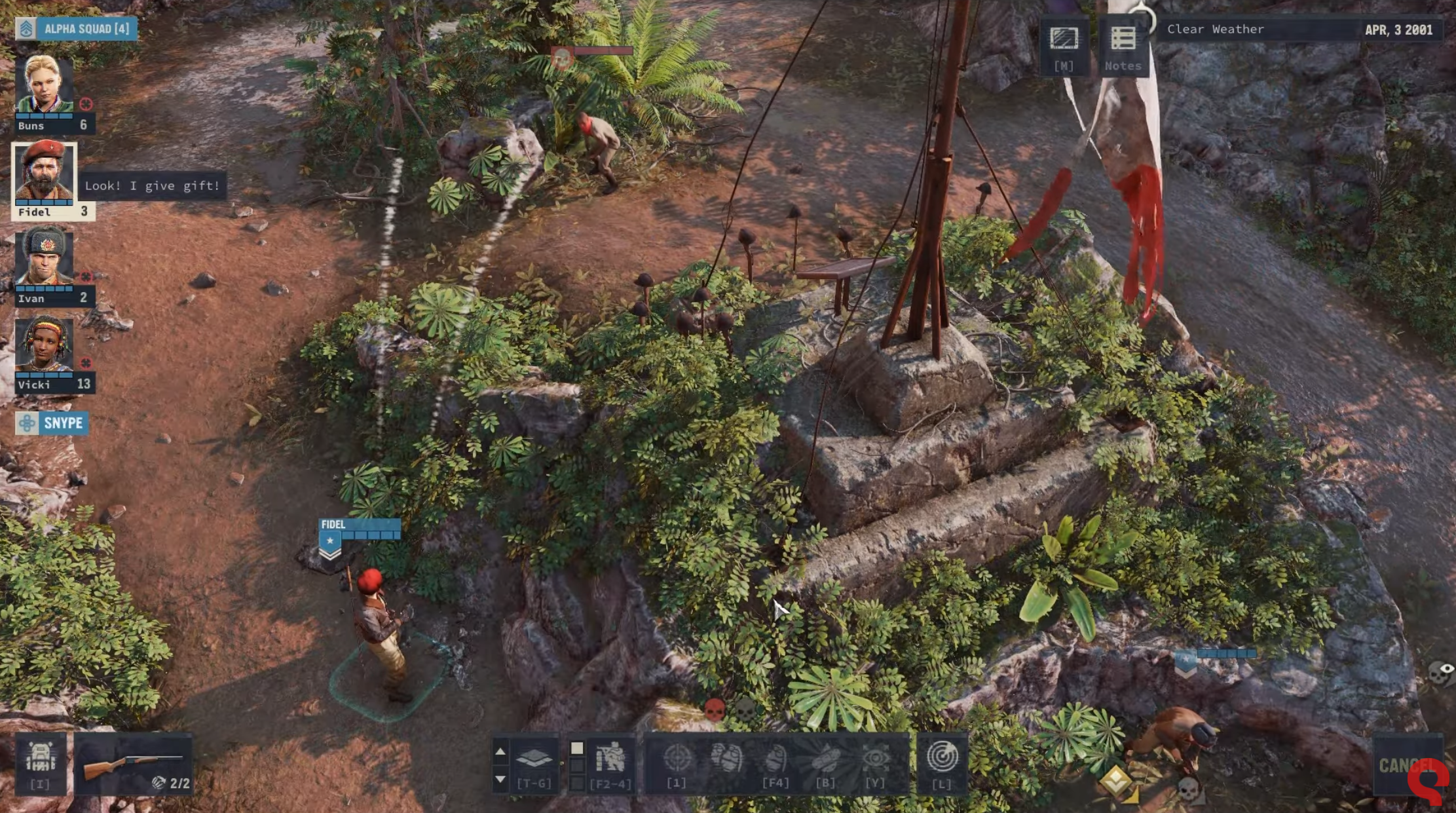Activate the double grenade ability
Screen dimensions: 1456x813
(x=726, y=760)
